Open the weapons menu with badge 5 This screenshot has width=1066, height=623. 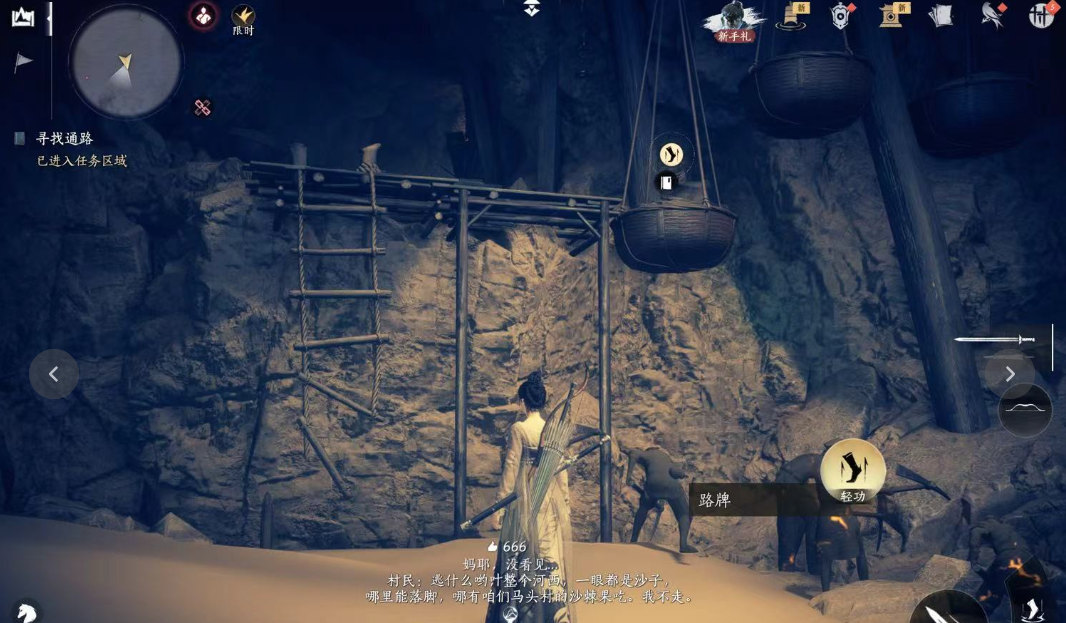(x=1041, y=15)
